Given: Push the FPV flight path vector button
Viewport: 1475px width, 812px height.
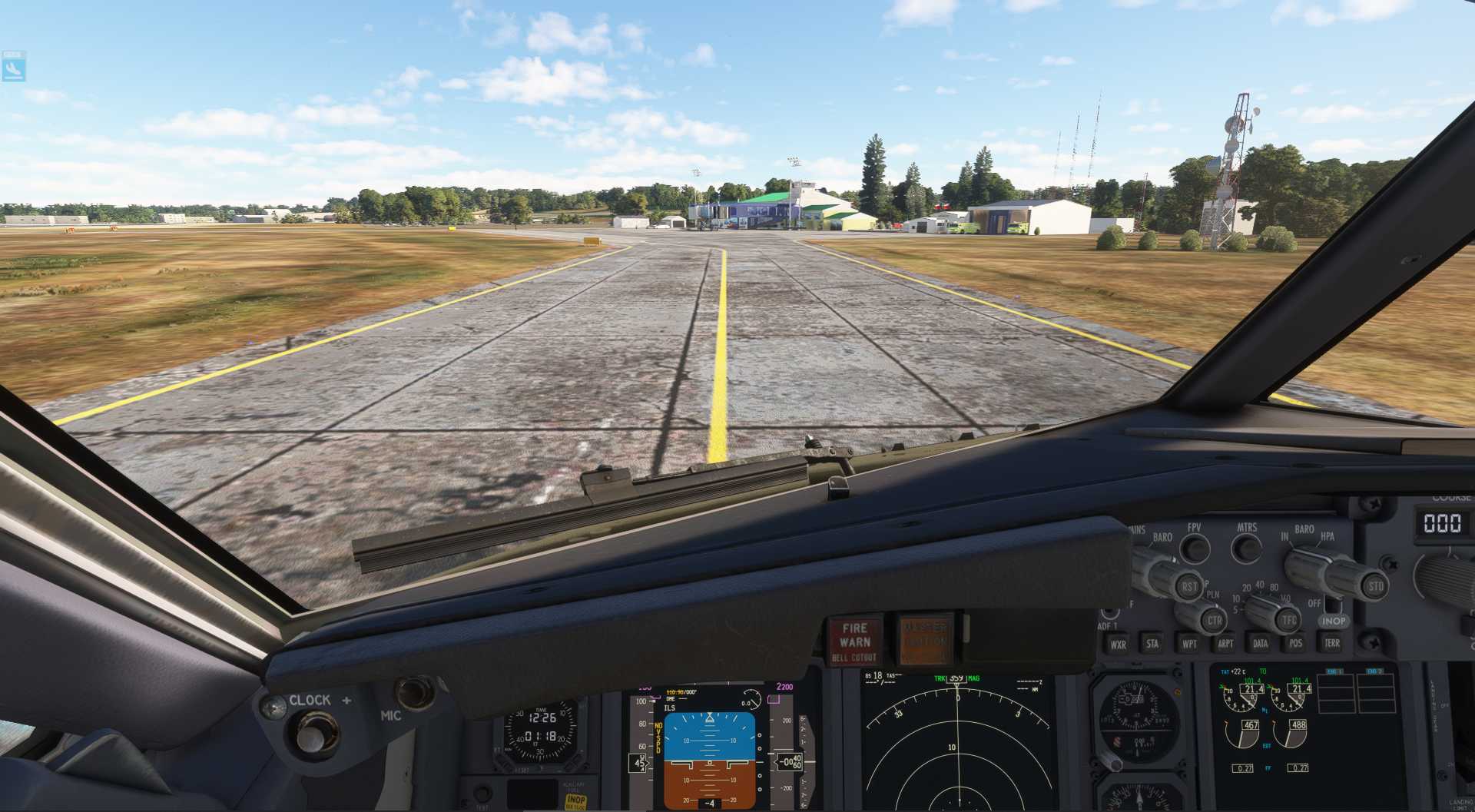Looking at the screenshot, I should [1195, 548].
